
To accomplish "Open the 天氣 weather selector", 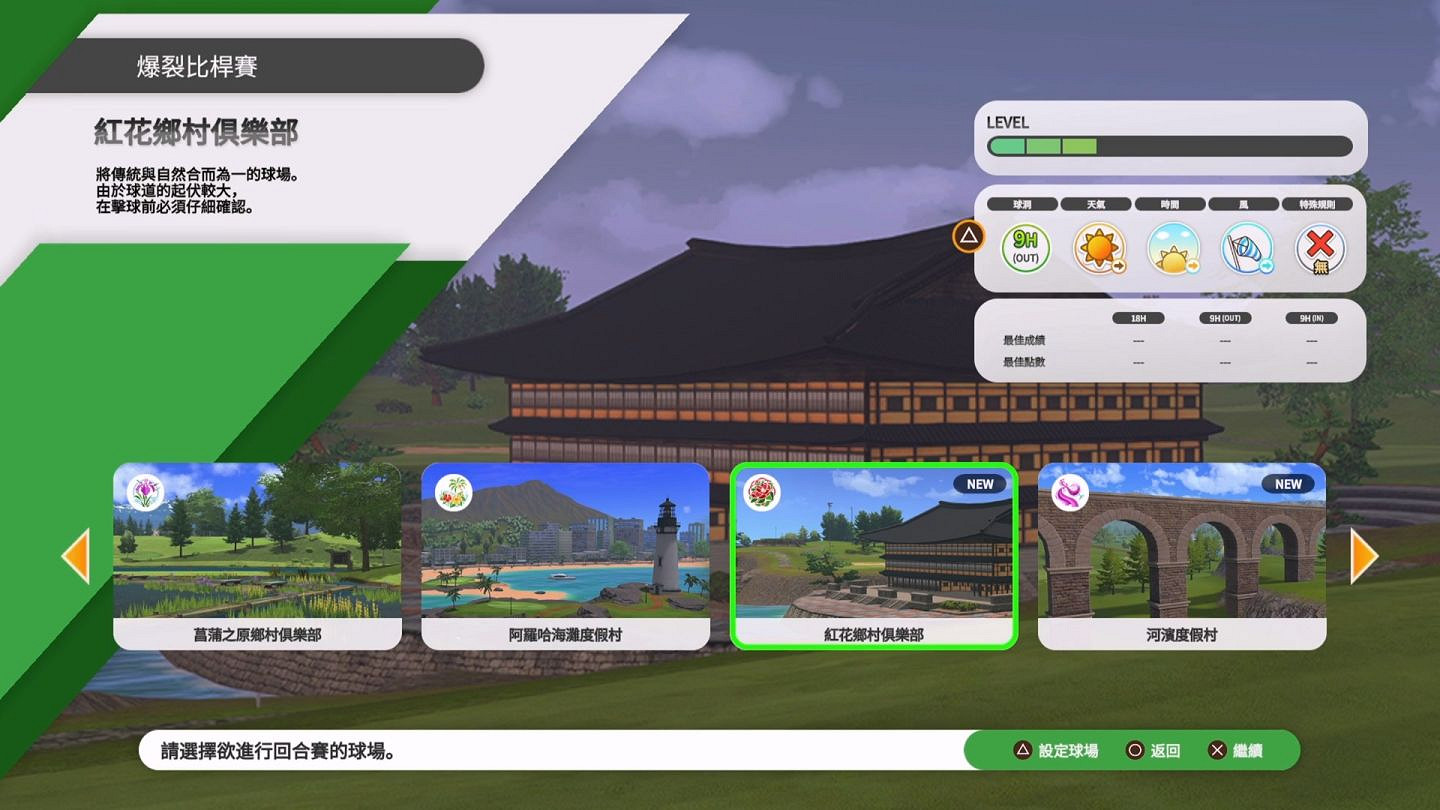I will [1096, 203].
